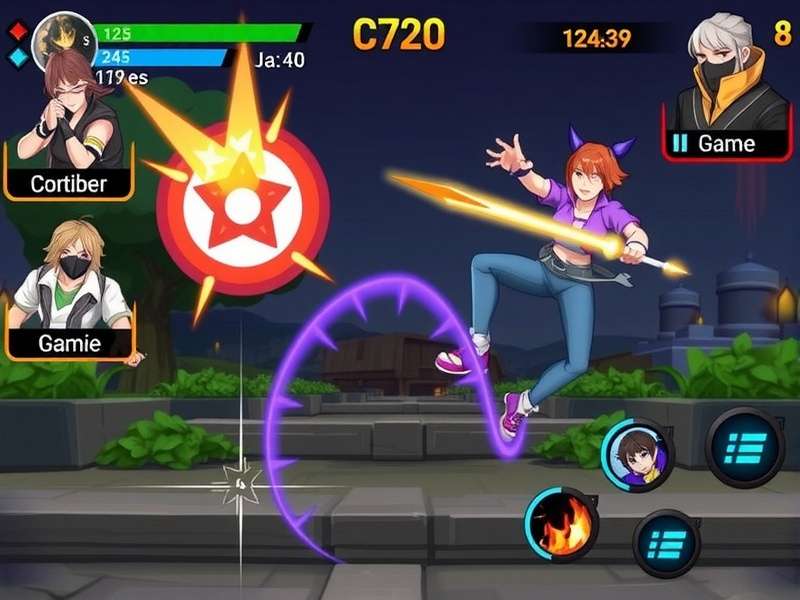Click the red diamond icon
The width and height of the screenshot is (800, 600).
point(17,30)
